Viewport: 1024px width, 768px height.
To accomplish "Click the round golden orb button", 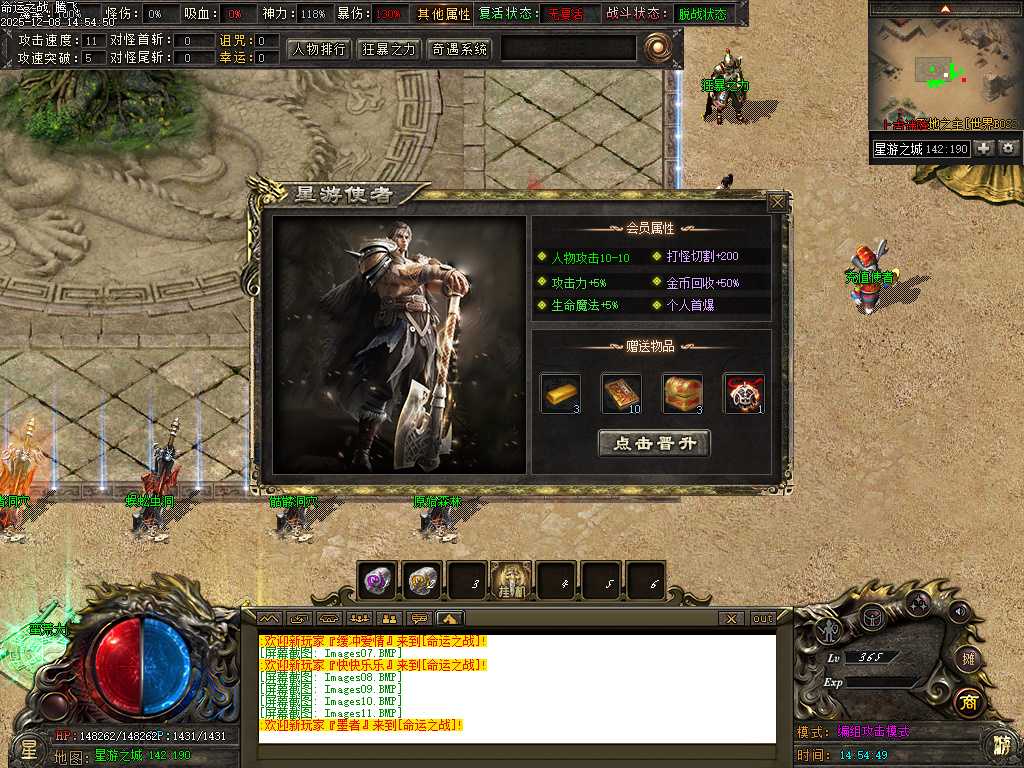I will click(657, 47).
